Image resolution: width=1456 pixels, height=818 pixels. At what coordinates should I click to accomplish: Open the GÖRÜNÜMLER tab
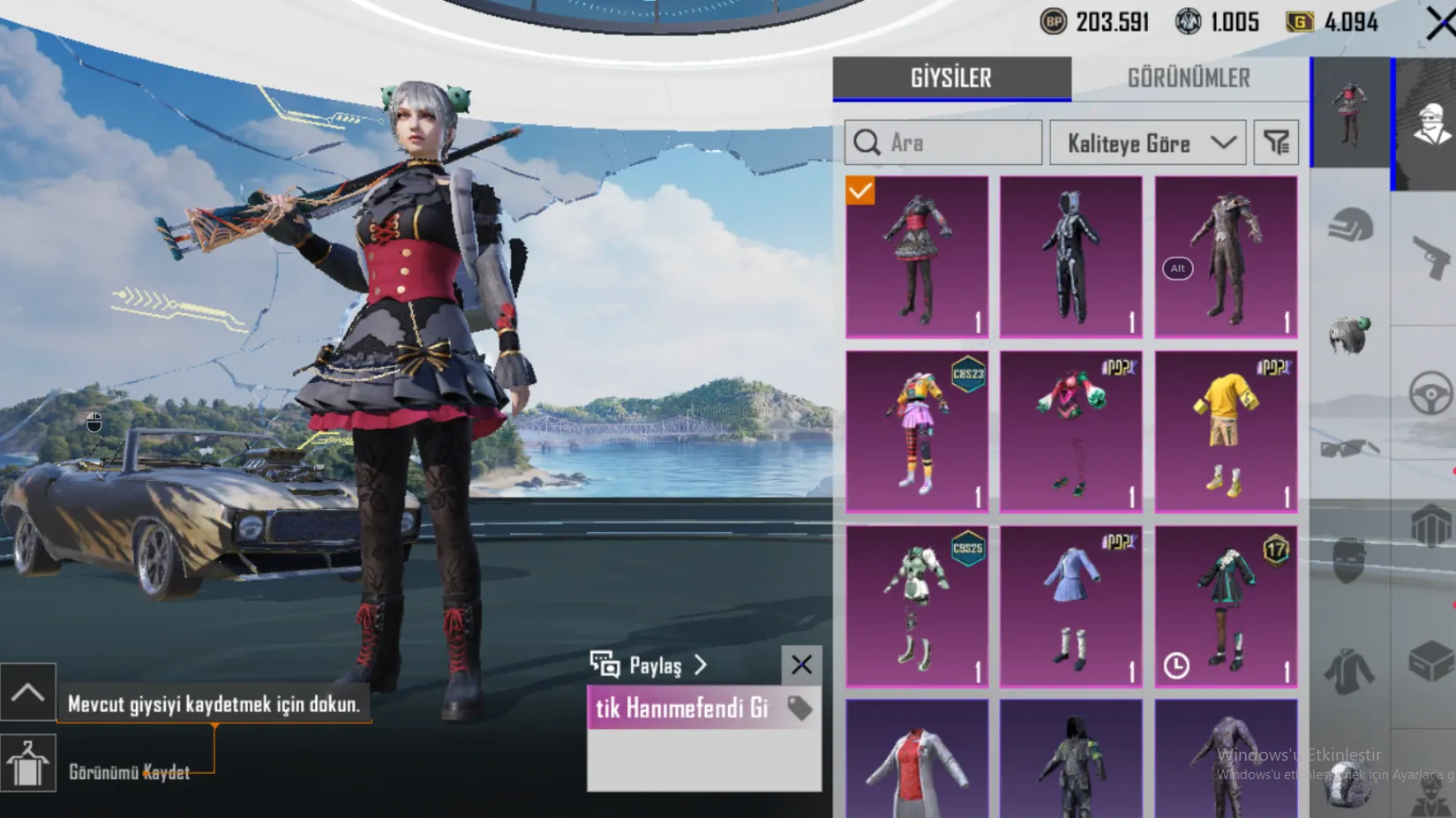click(x=1189, y=79)
